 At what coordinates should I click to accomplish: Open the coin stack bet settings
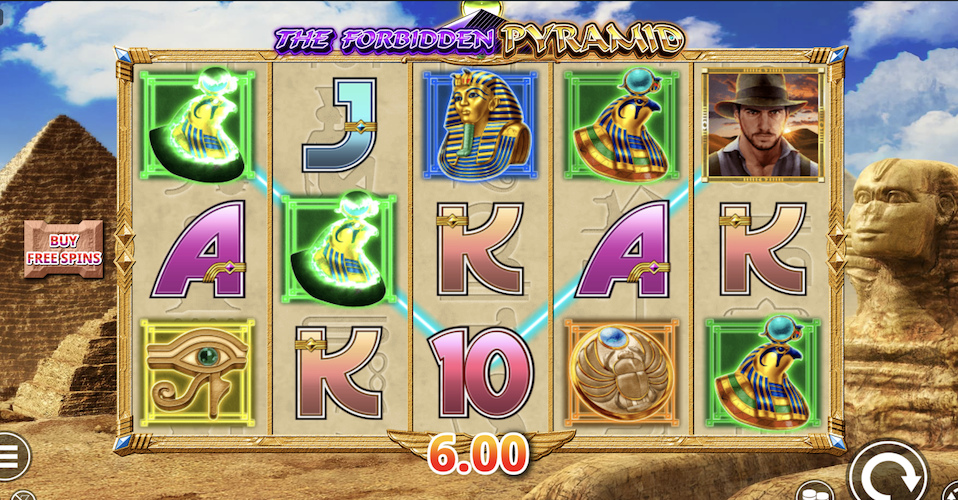(x=814, y=492)
